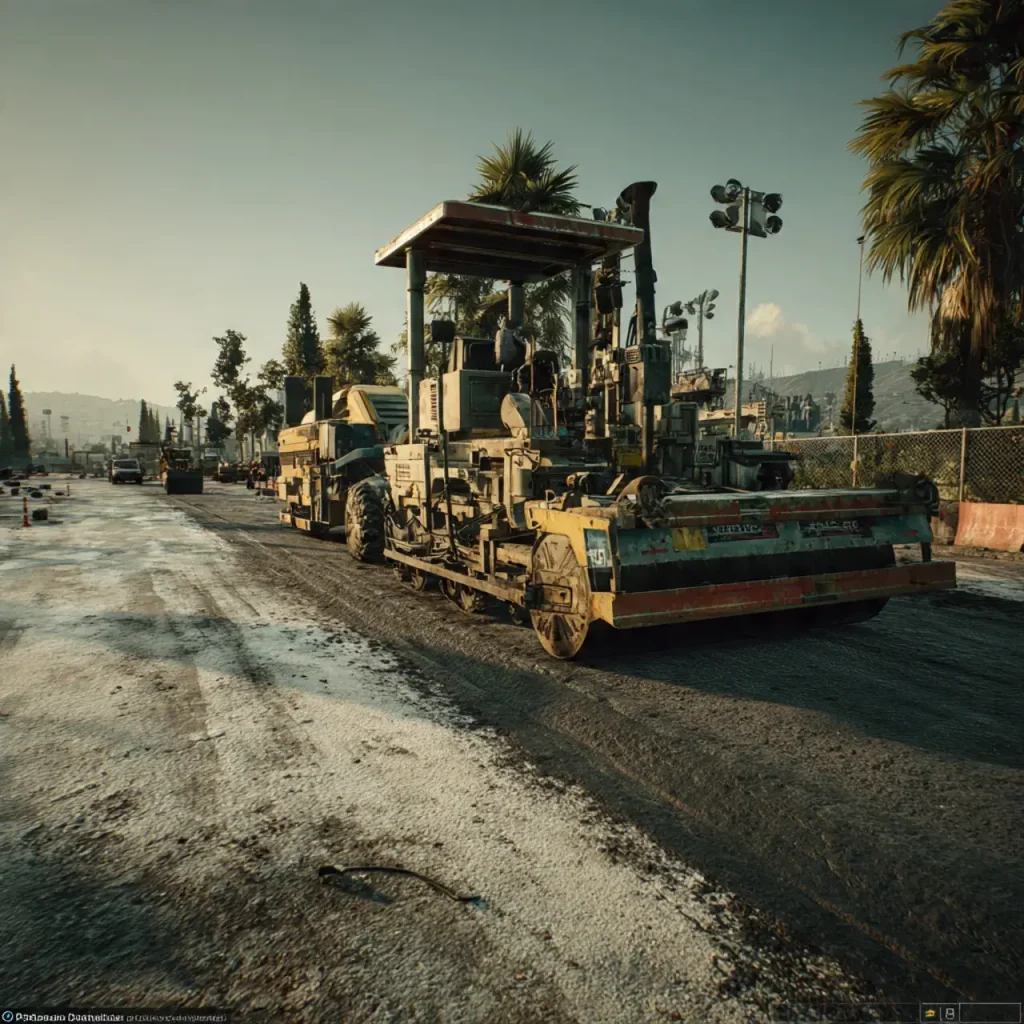This screenshot has height=1024, width=1024.
Task: Click the round blue icon beside the caption text
Action: [x=7, y=1017]
